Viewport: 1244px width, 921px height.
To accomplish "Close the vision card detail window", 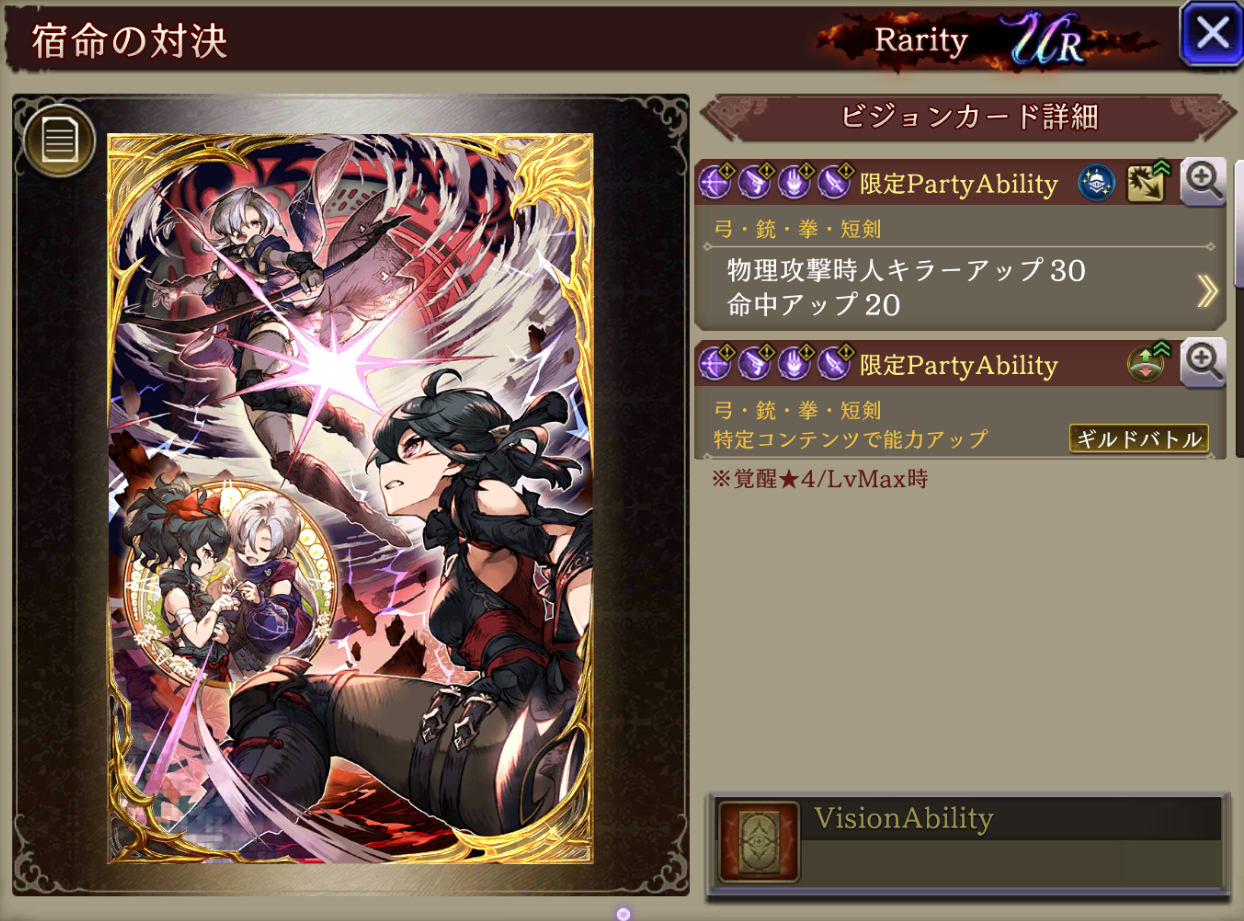I will (1212, 34).
